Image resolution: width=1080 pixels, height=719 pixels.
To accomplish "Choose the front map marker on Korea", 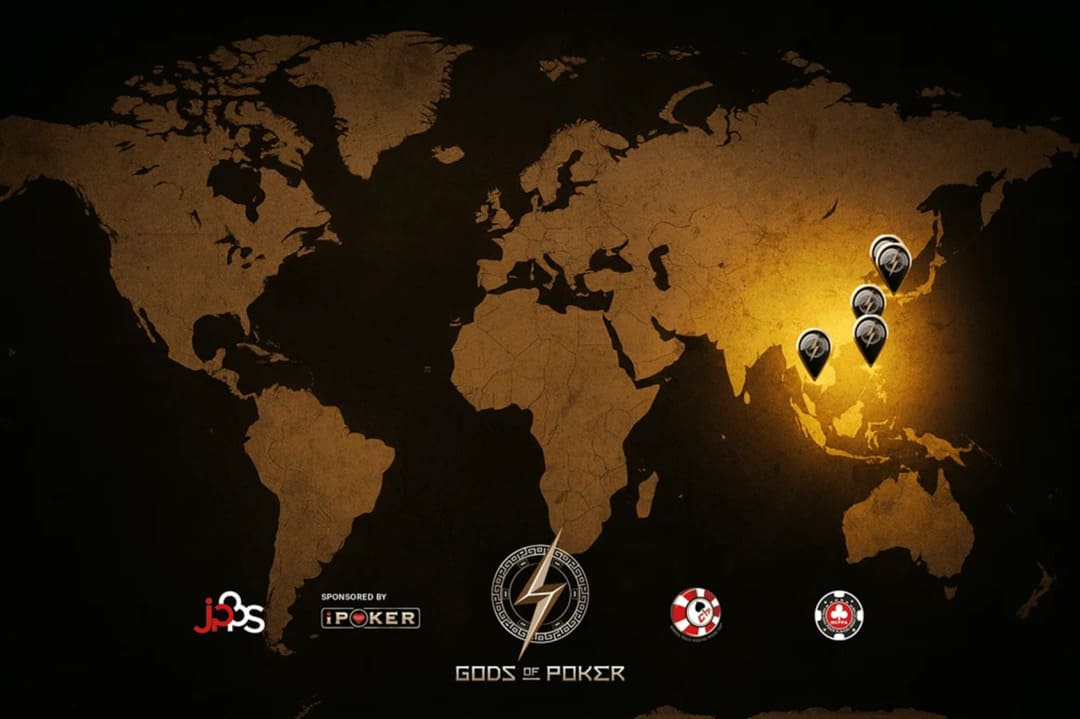I will (894, 265).
